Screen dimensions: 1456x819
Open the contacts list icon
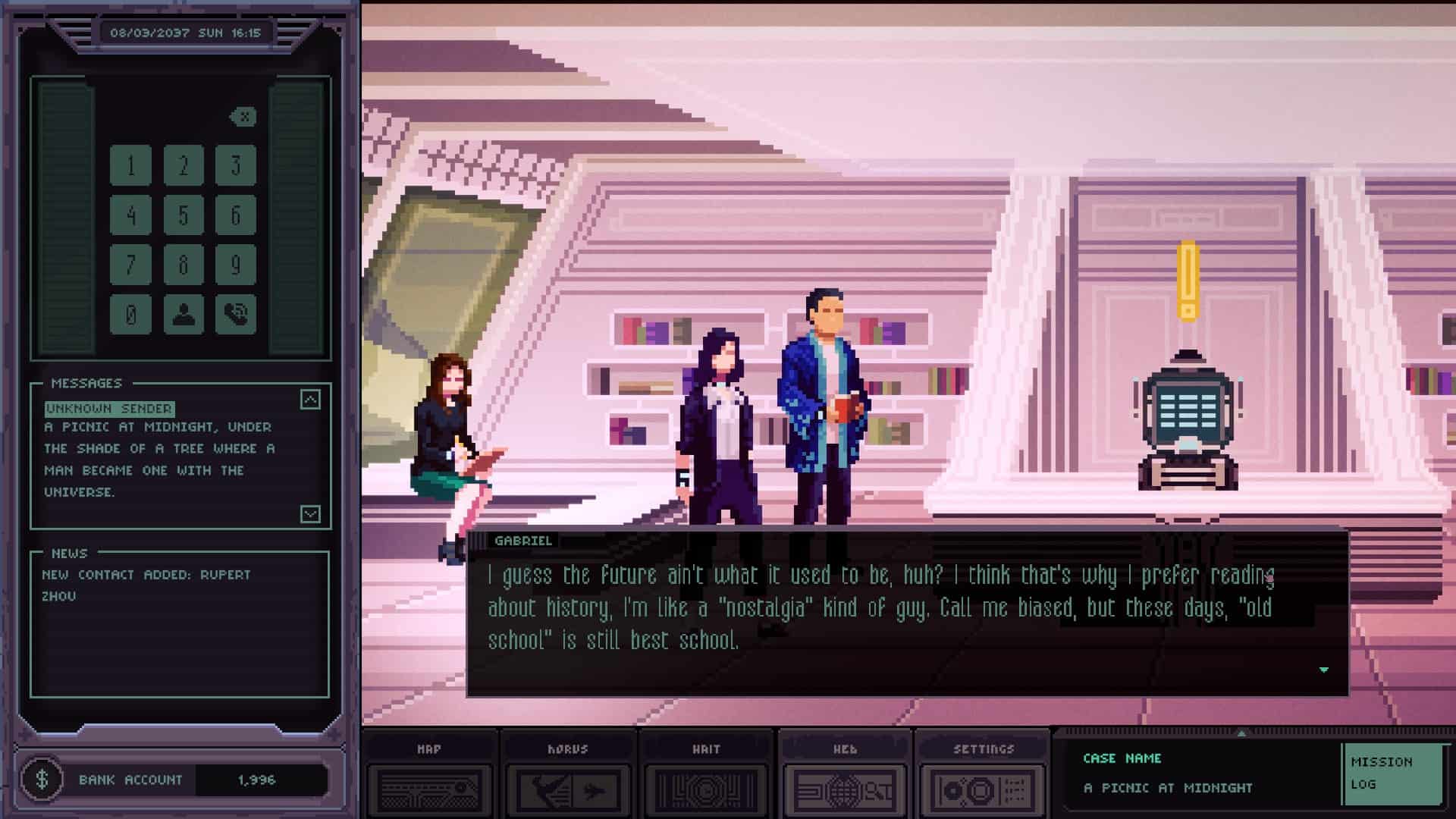click(x=184, y=314)
